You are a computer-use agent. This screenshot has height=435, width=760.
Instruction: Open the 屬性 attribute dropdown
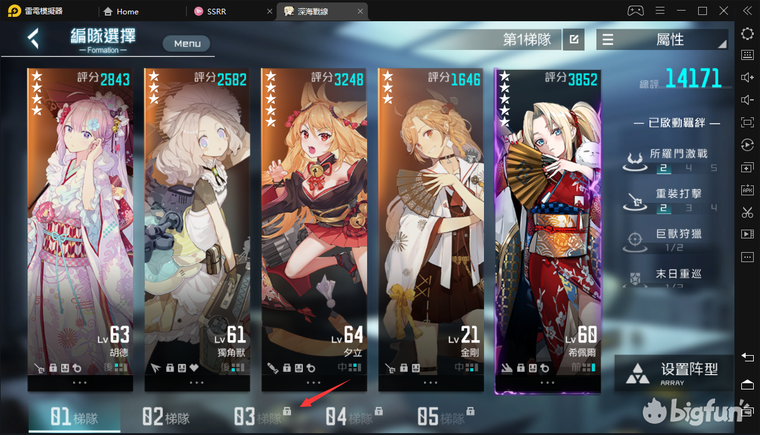tap(662, 40)
